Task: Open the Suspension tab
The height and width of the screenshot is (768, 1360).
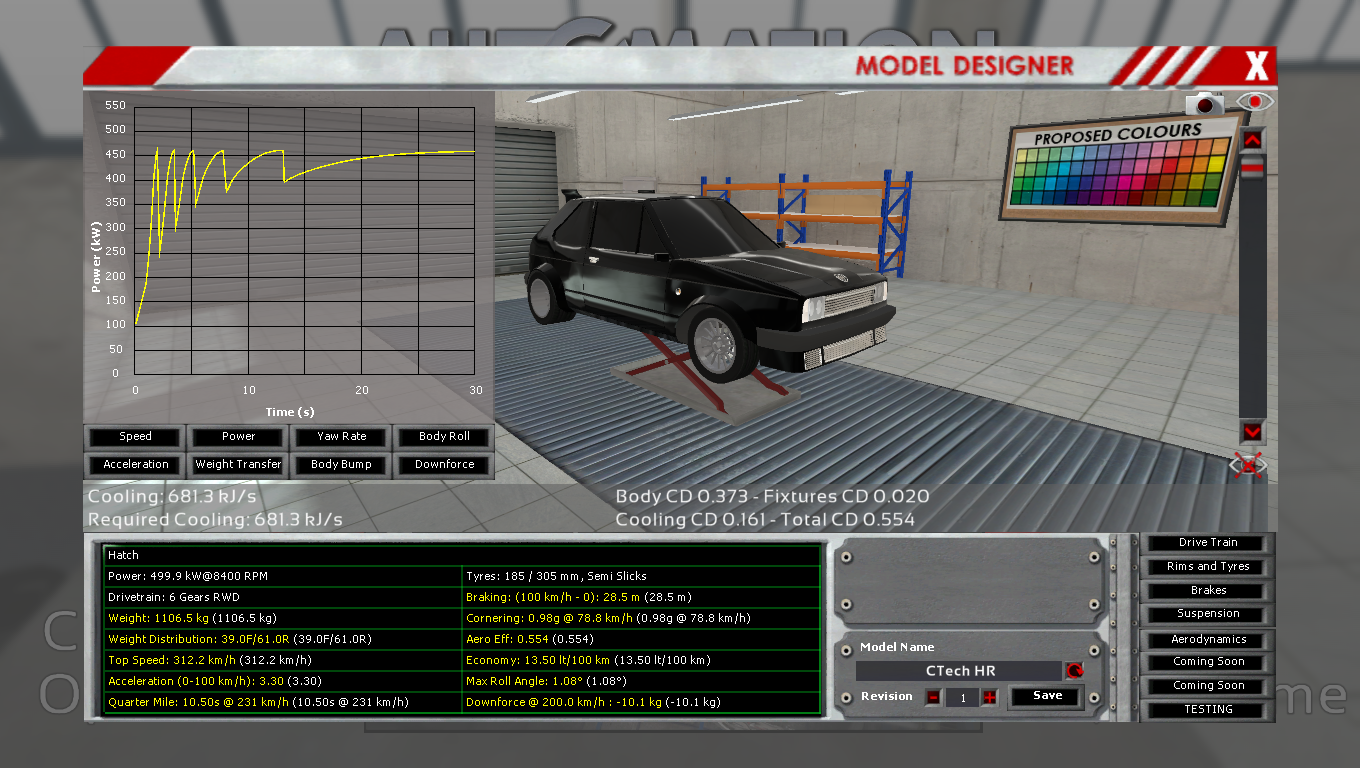Action: tap(1206, 613)
